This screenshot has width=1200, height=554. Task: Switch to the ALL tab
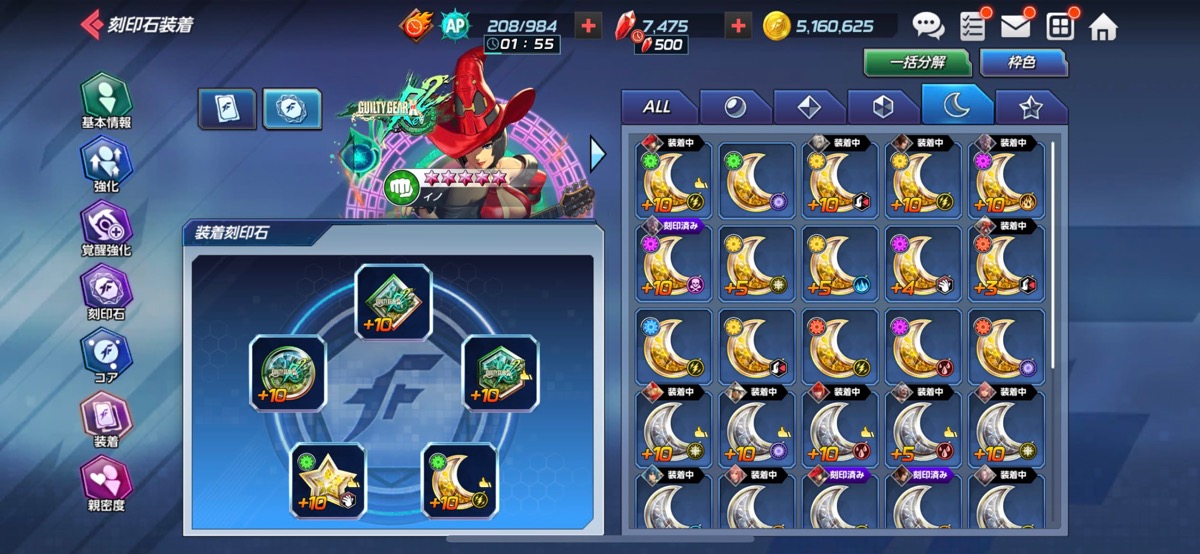pyautogui.click(x=657, y=107)
